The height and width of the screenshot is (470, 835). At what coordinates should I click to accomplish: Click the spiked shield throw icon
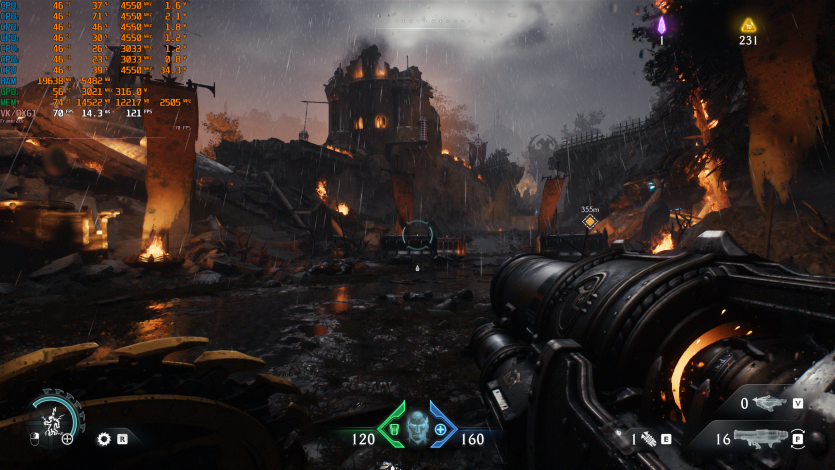tap(103, 438)
